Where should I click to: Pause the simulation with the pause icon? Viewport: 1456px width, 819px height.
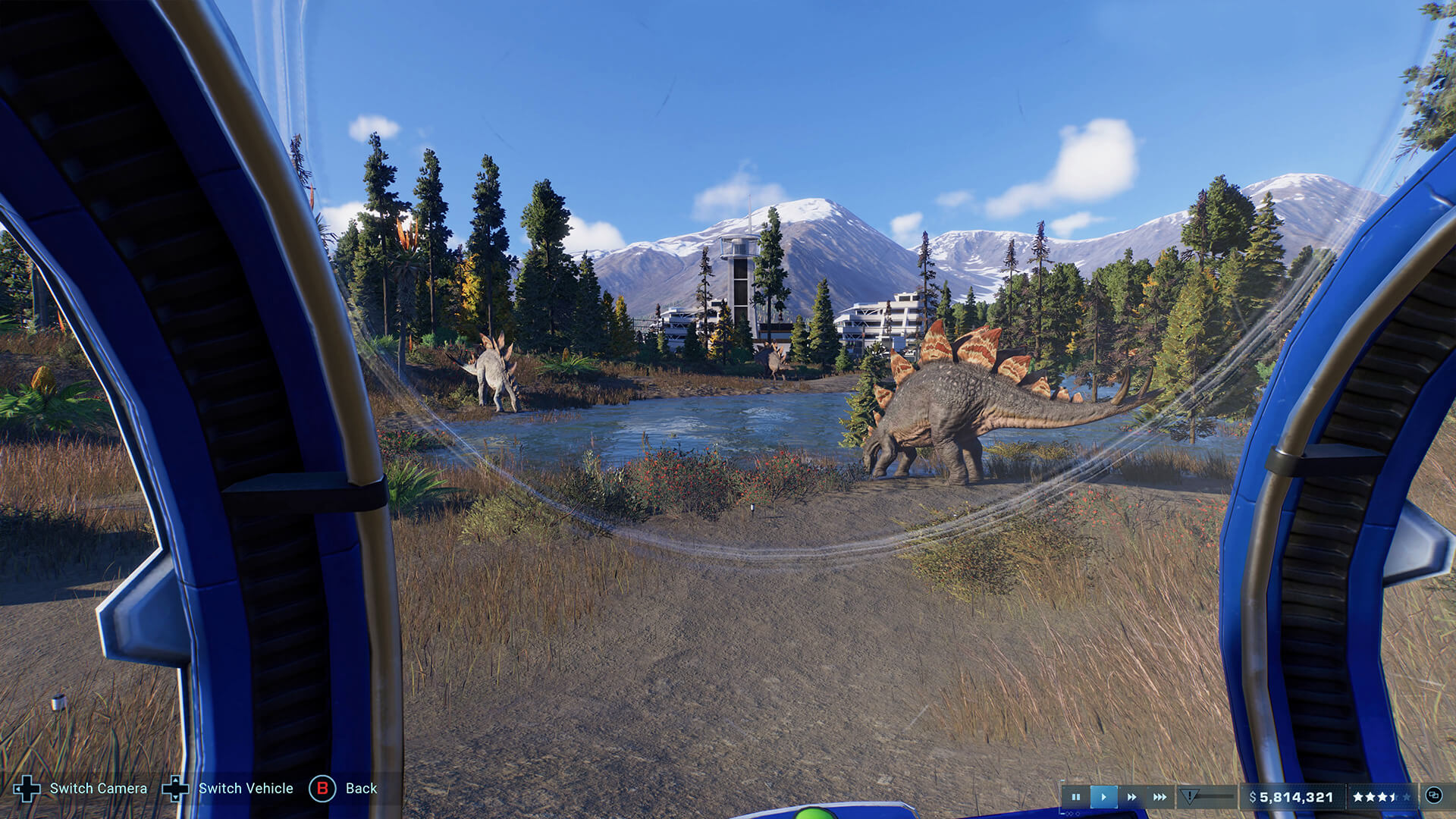(x=1076, y=796)
